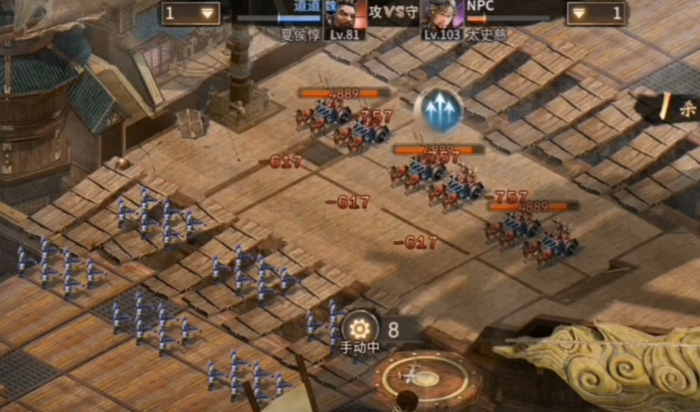Select the 夏侯惇 general portrait
The height and width of the screenshot is (412, 700).
point(341,14)
